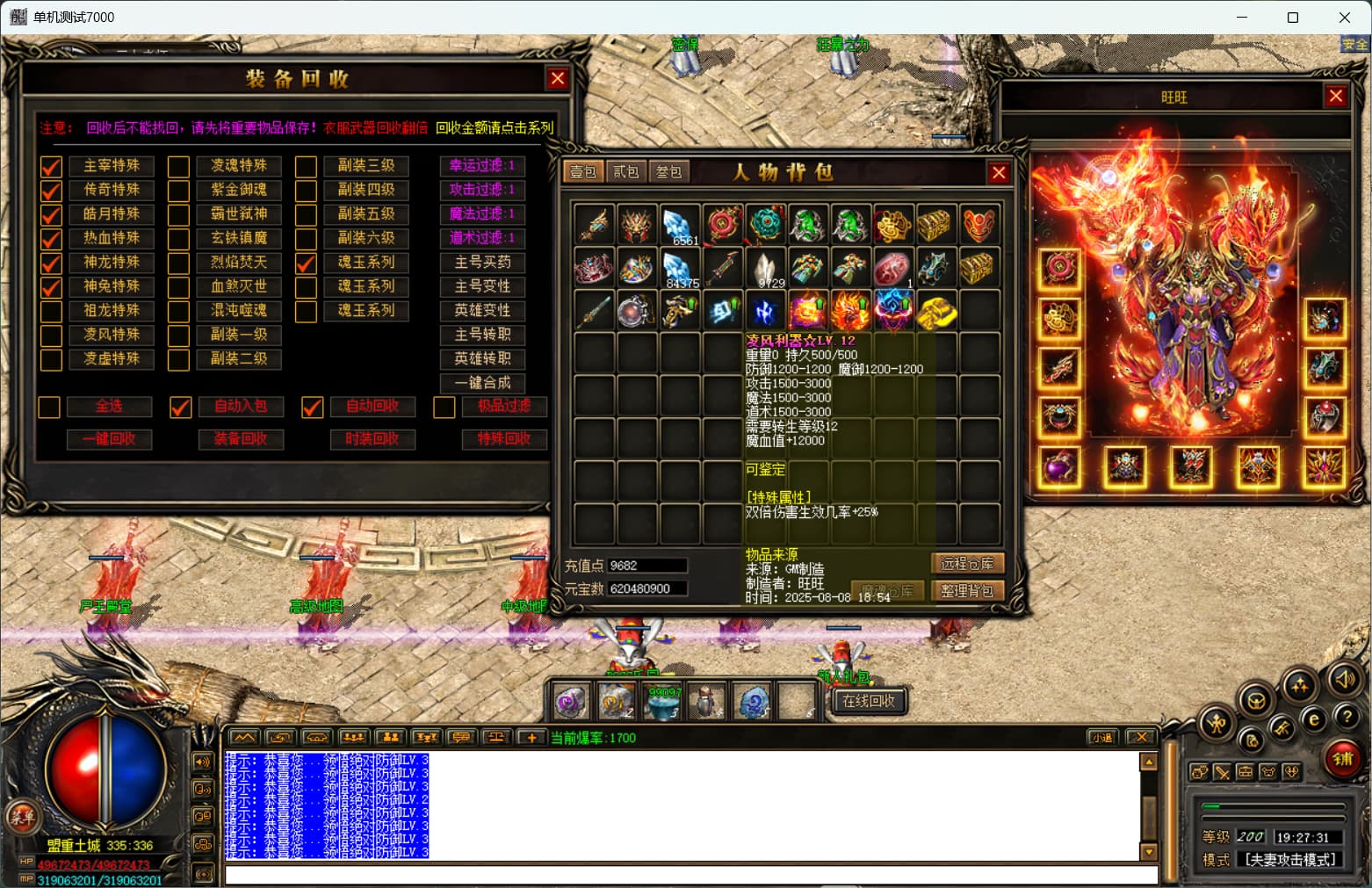The image size is (1372, 888).
Task: Click the 一键回收 button
Action: coord(110,439)
